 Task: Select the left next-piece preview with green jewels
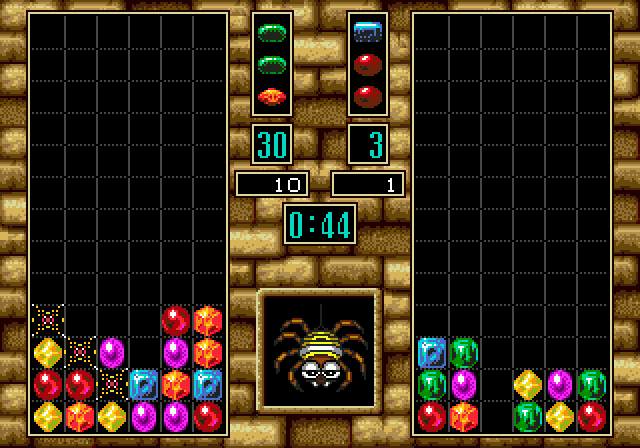point(272,65)
